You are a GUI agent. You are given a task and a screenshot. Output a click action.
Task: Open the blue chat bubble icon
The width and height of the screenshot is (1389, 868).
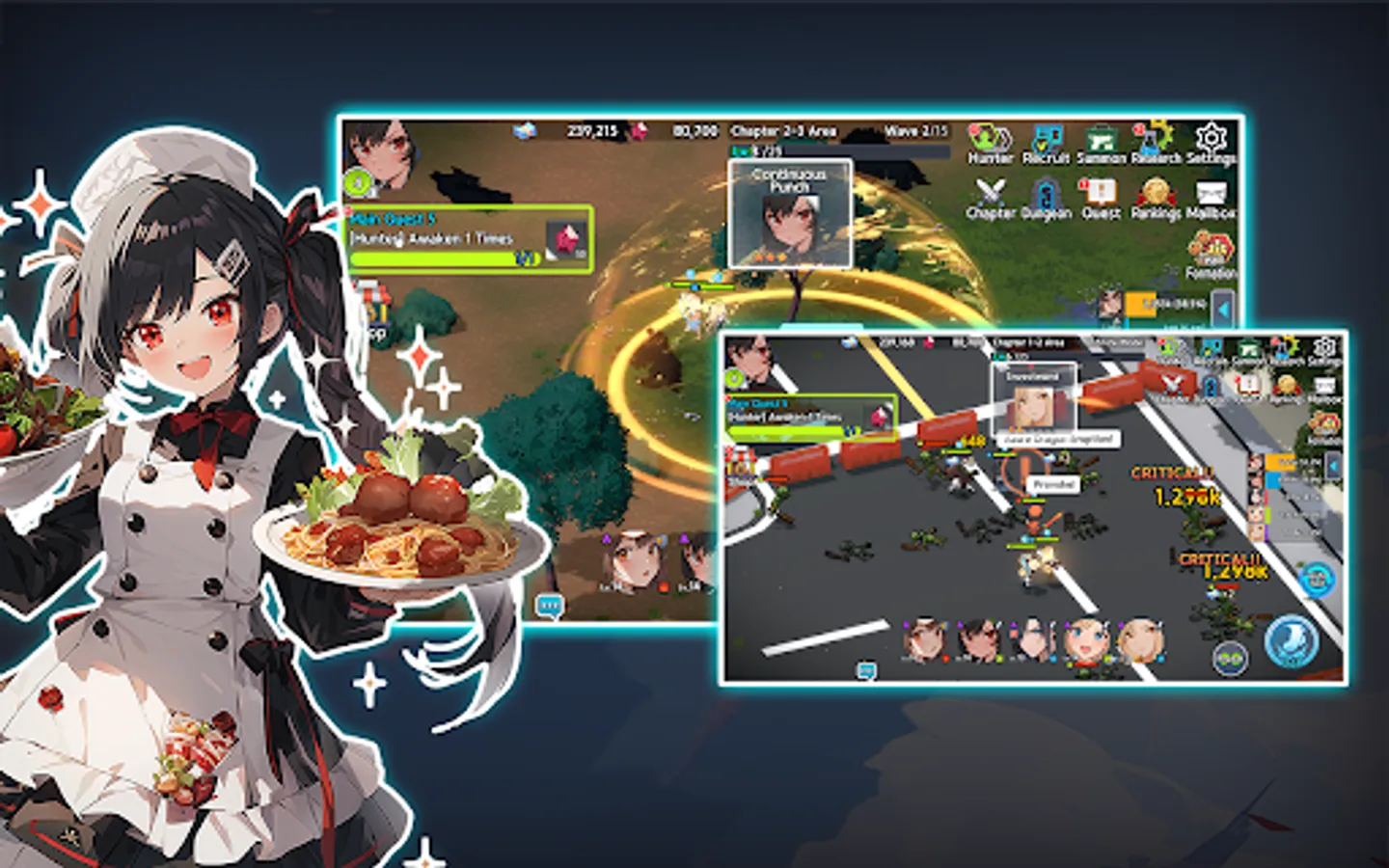click(550, 603)
